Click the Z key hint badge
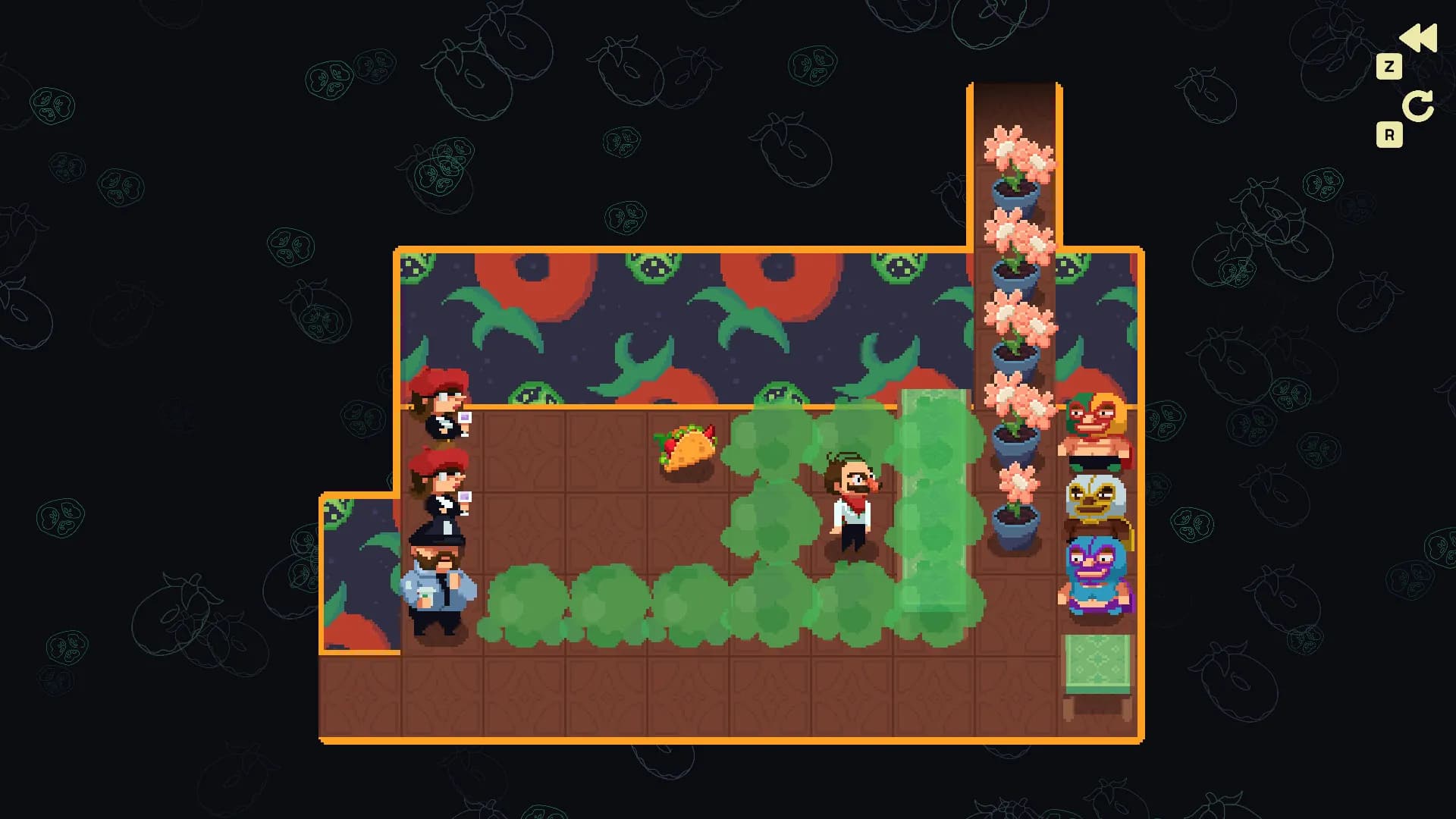Screen dimensions: 1456x819 [1389, 67]
